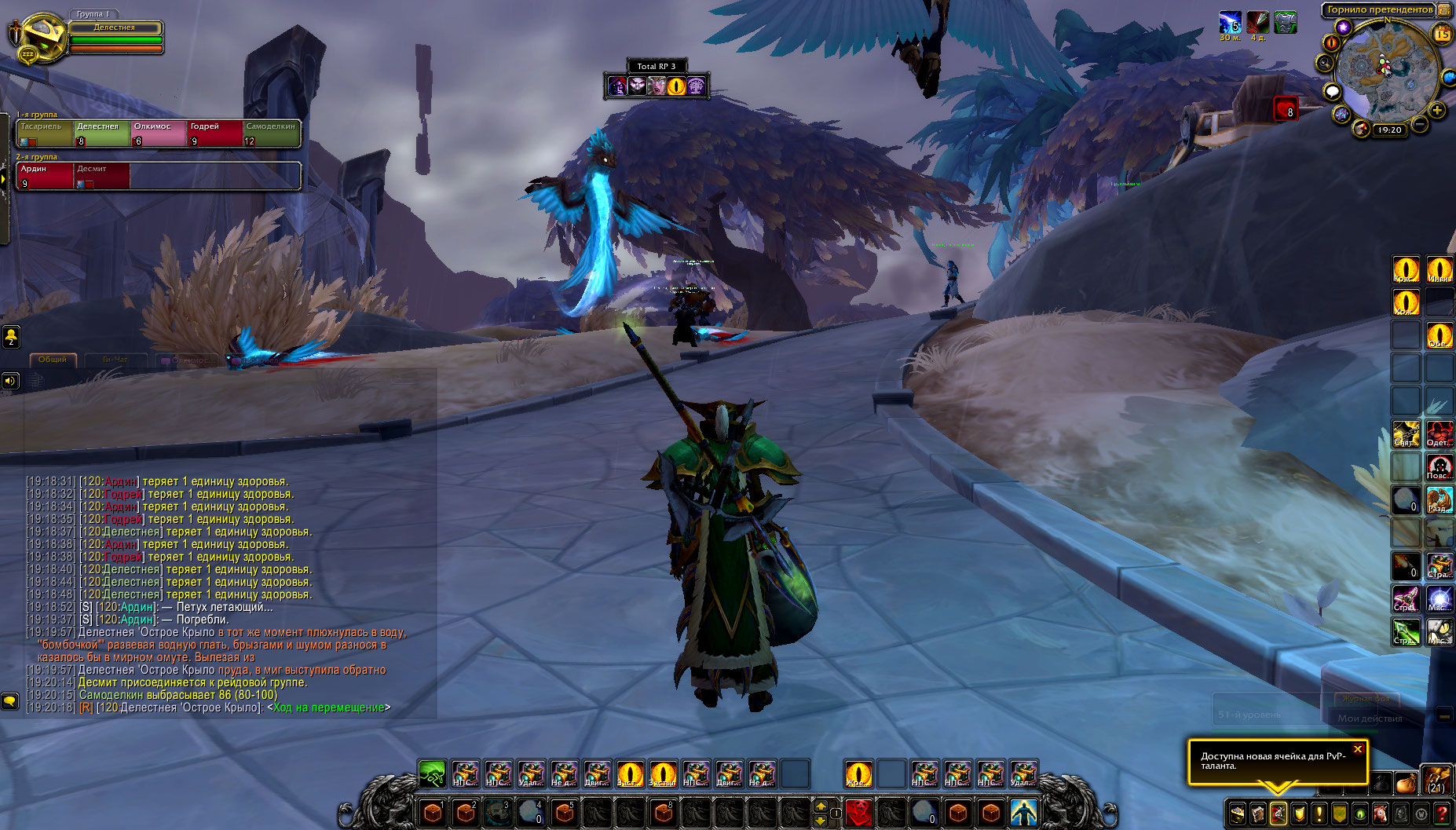Zoom out the minimap with the minus button
Image resolution: width=1456 pixels, height=830 pixels.
(1421, 124)
